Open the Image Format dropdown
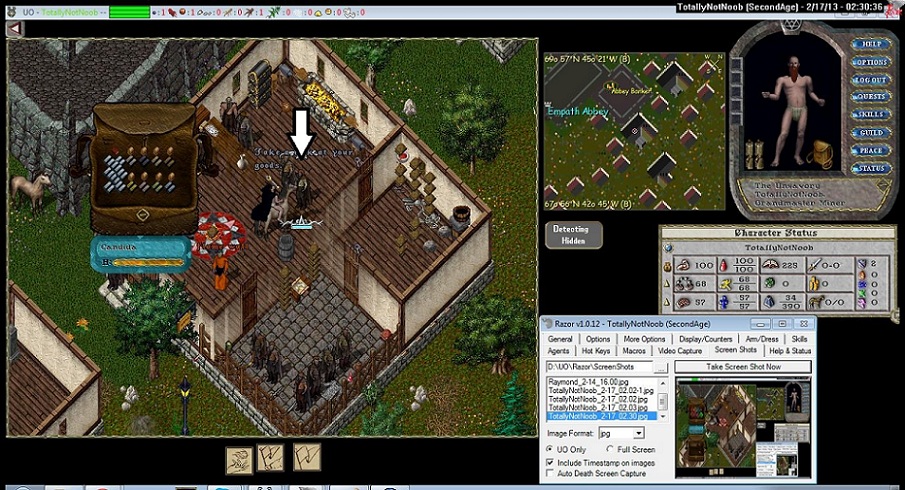 [638, 433]
